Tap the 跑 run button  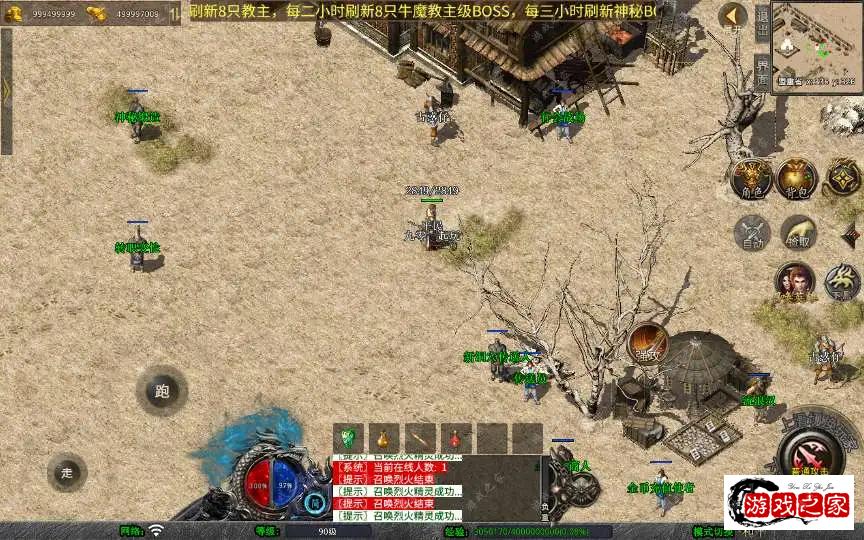pos(162,391)
